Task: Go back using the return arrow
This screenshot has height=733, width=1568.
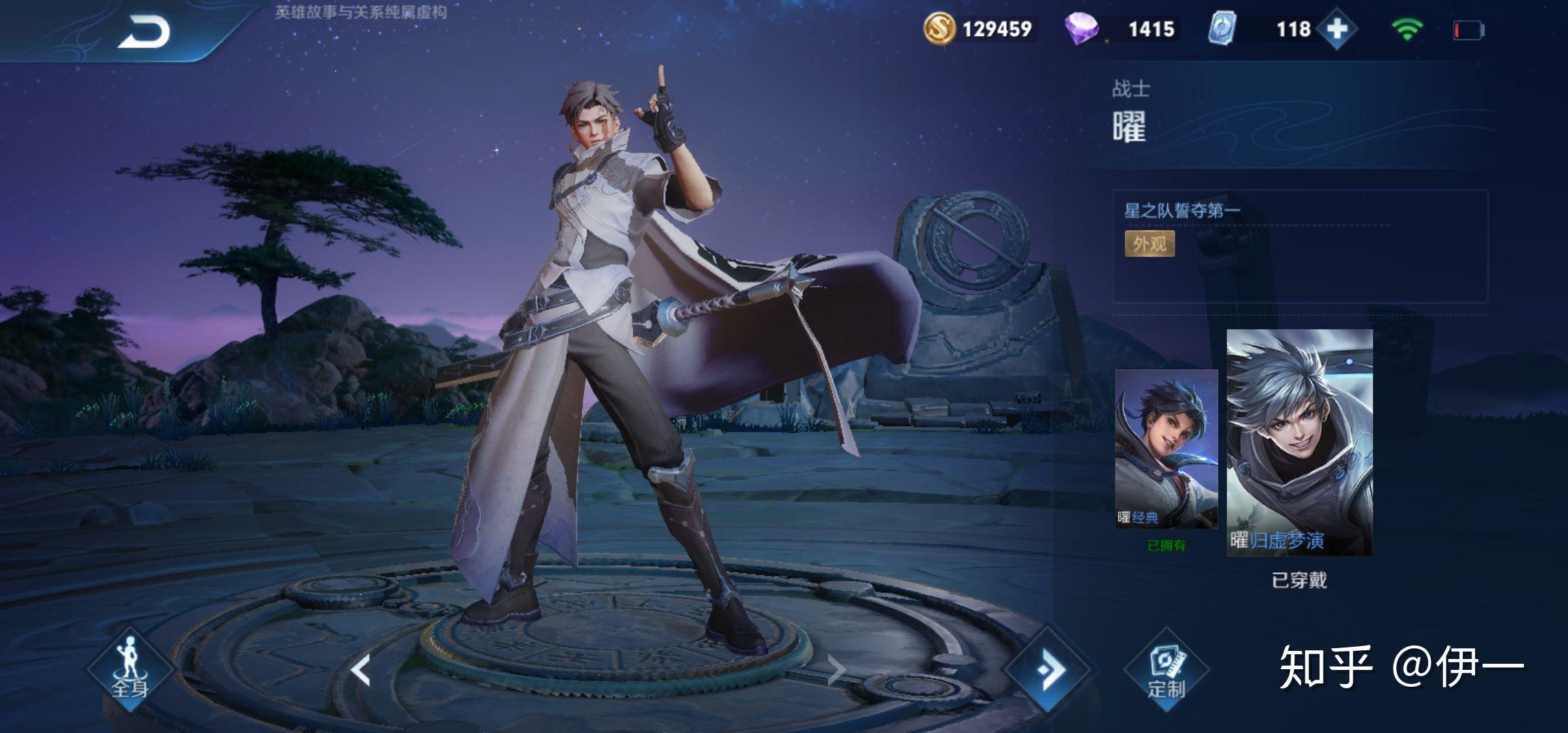Action: [x=144, y=32]
